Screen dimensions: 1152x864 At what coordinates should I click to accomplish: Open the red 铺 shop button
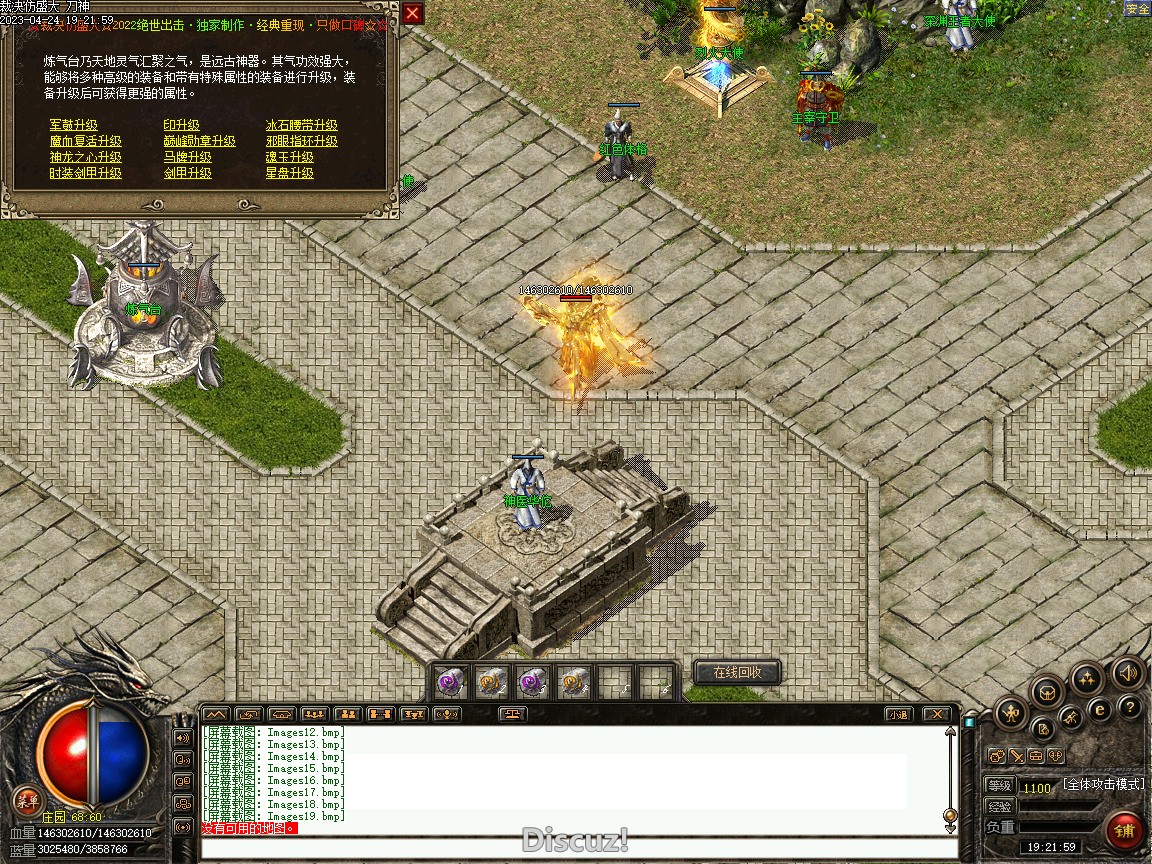pyautogui.click(x=1125, y=830)
